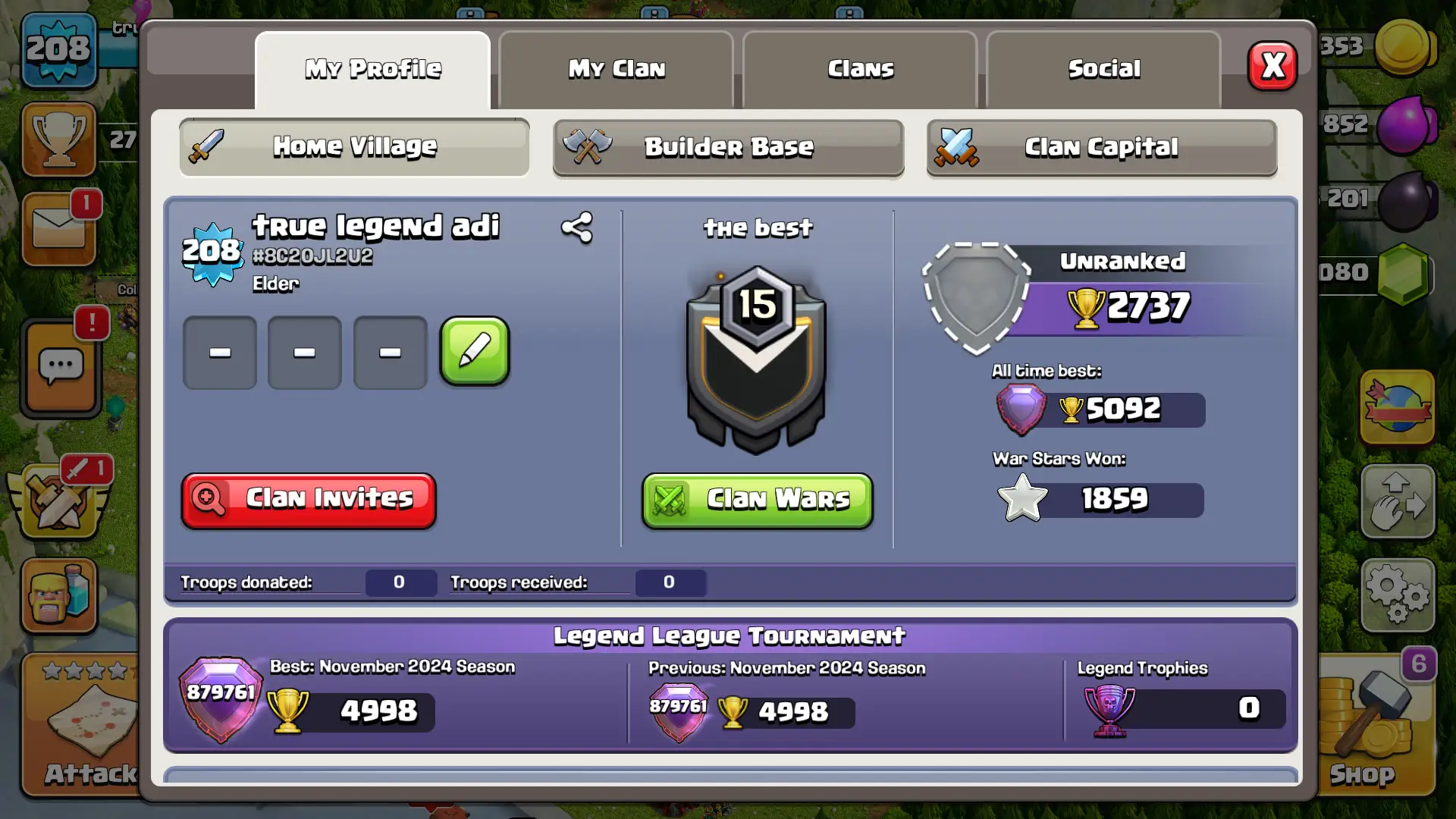
Task: Select the Home Village toggle
Action: (x=353, y=146)
